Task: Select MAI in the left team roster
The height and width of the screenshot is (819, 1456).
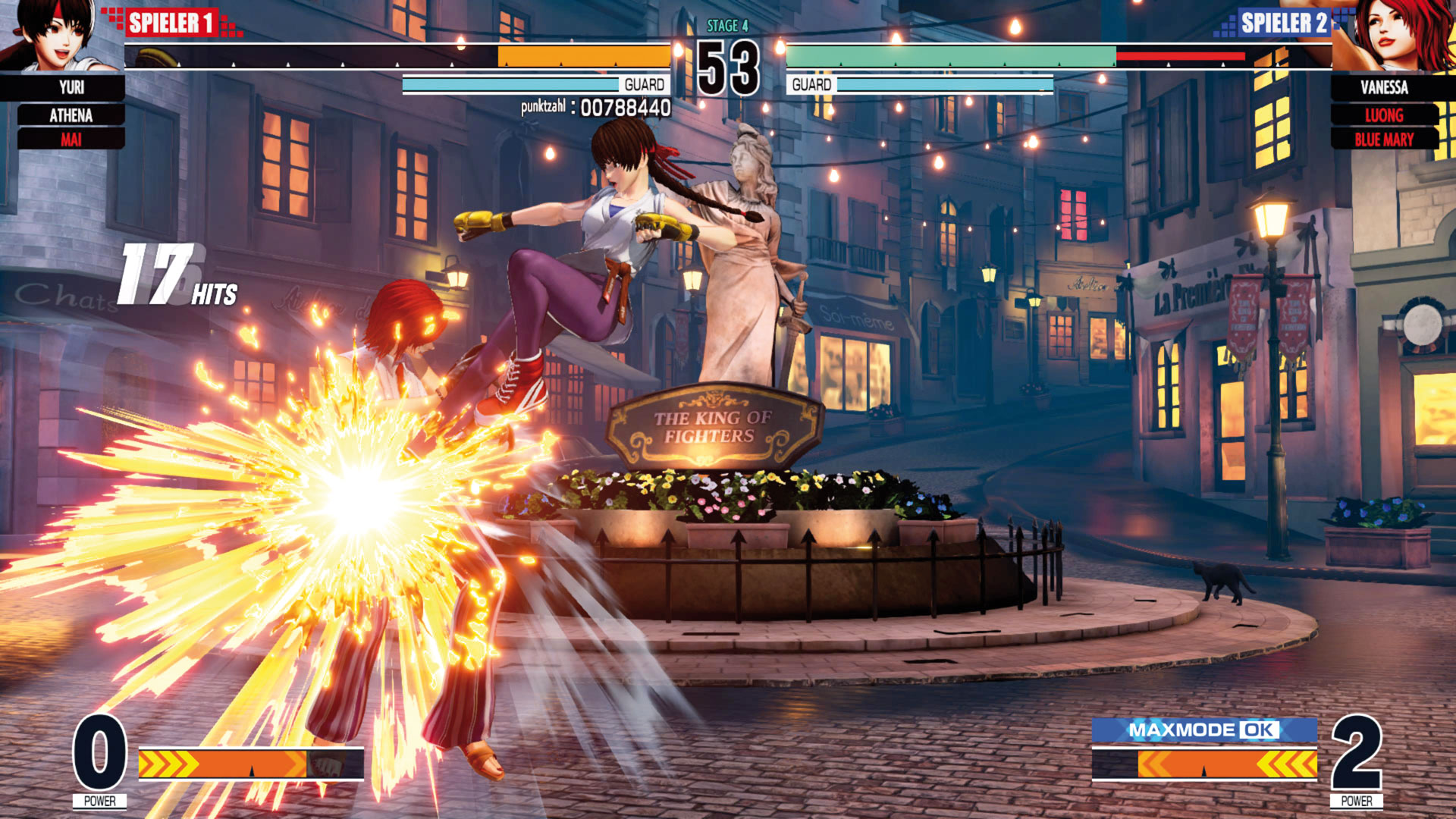Action: point(71,140)
